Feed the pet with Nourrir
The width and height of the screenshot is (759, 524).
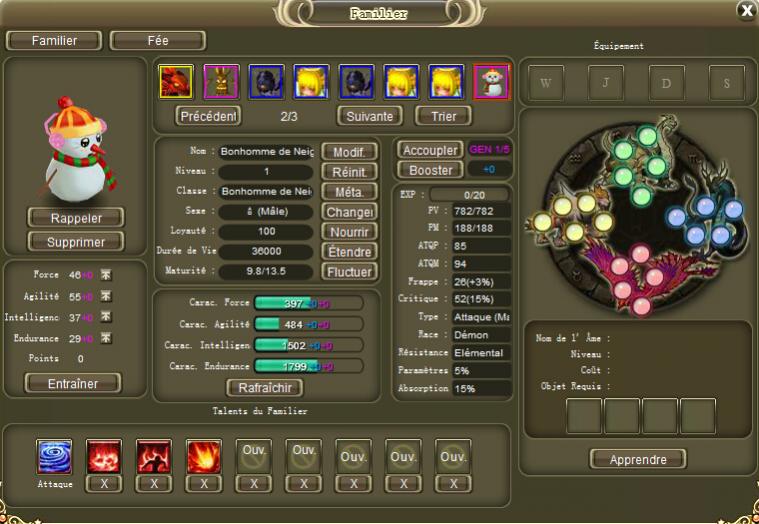click(x=349, y=232)
